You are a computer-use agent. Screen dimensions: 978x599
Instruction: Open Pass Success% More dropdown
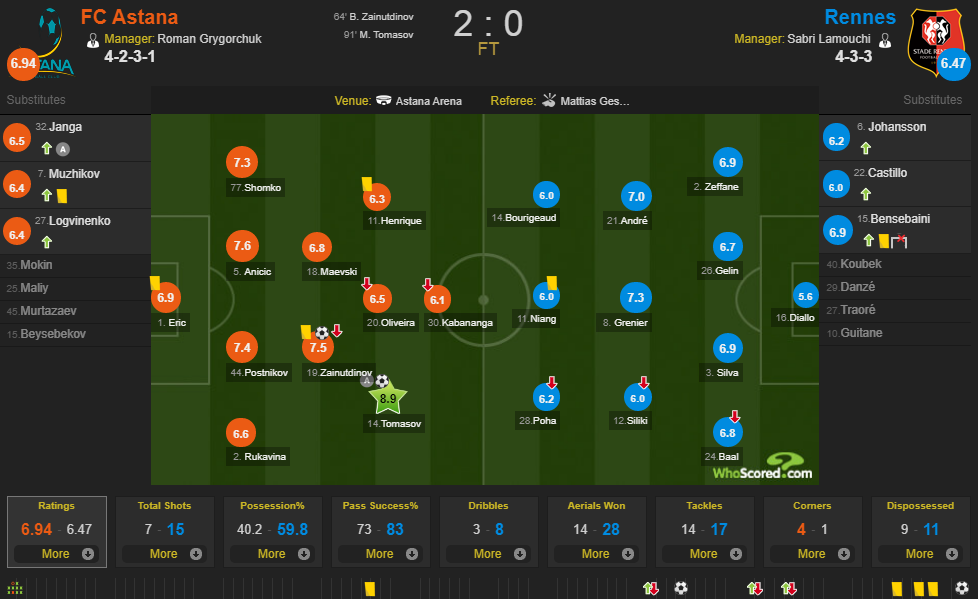[379, 553]
